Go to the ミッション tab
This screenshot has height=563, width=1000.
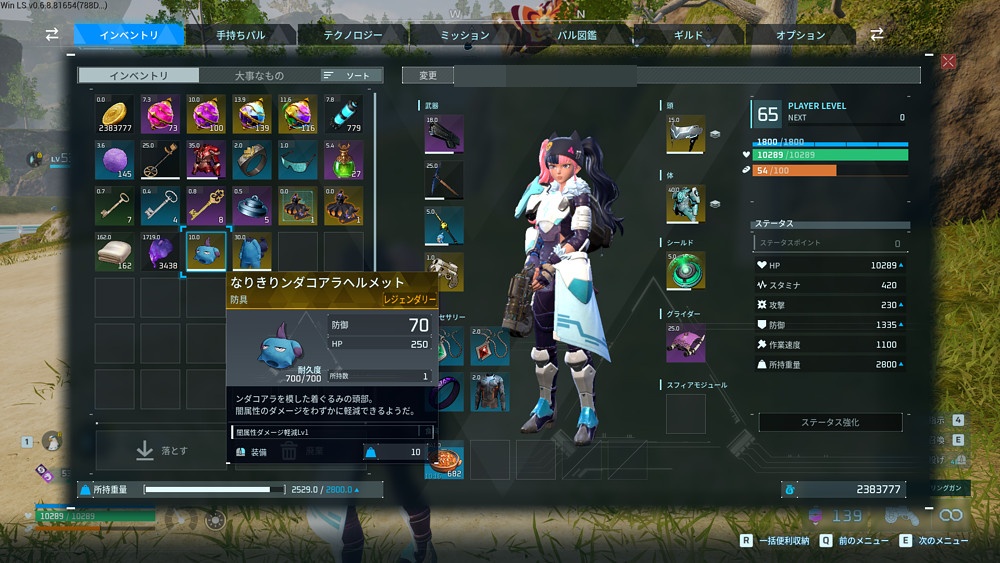click(465, 35)
